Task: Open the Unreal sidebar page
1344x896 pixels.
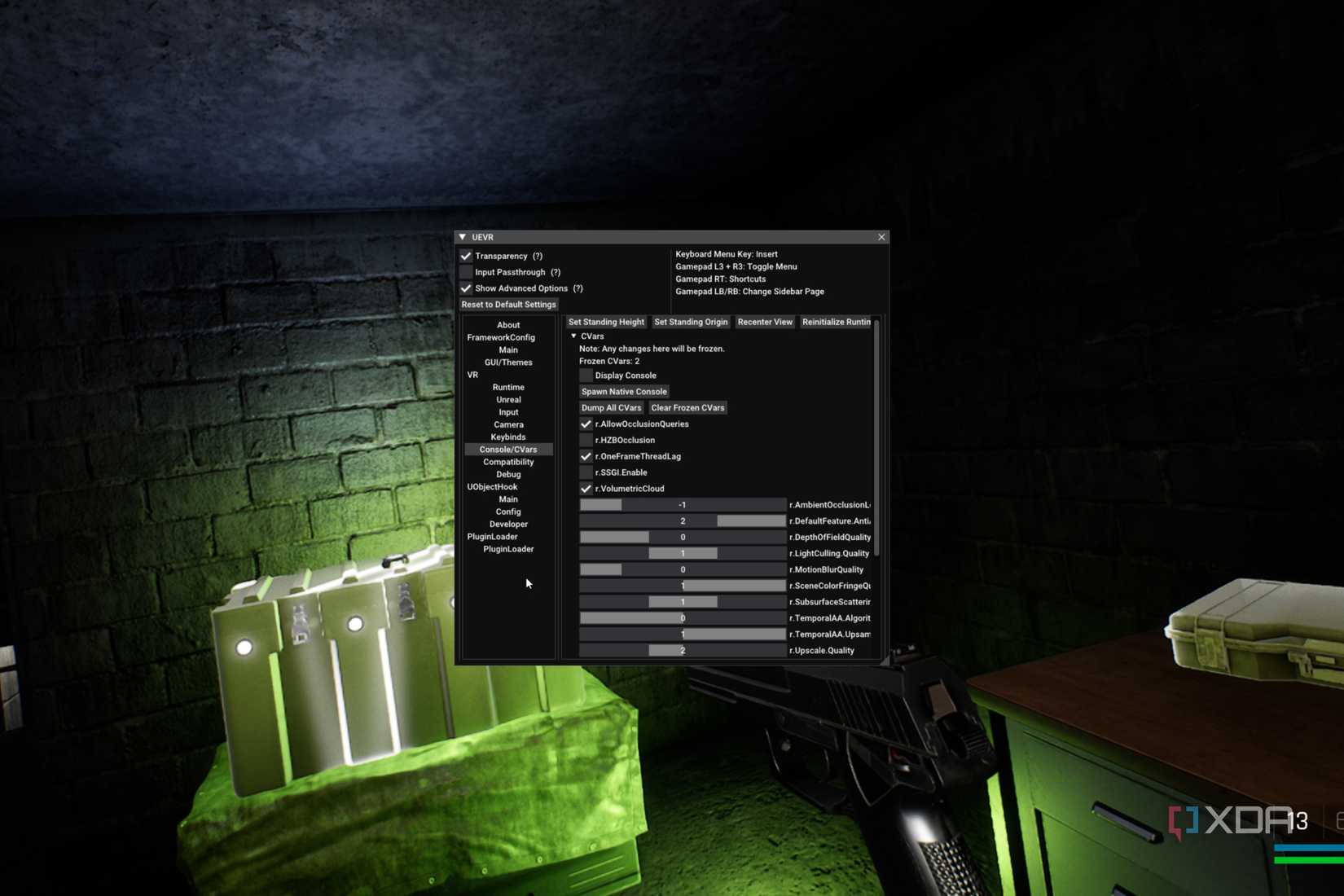Action: click(507, 399)
